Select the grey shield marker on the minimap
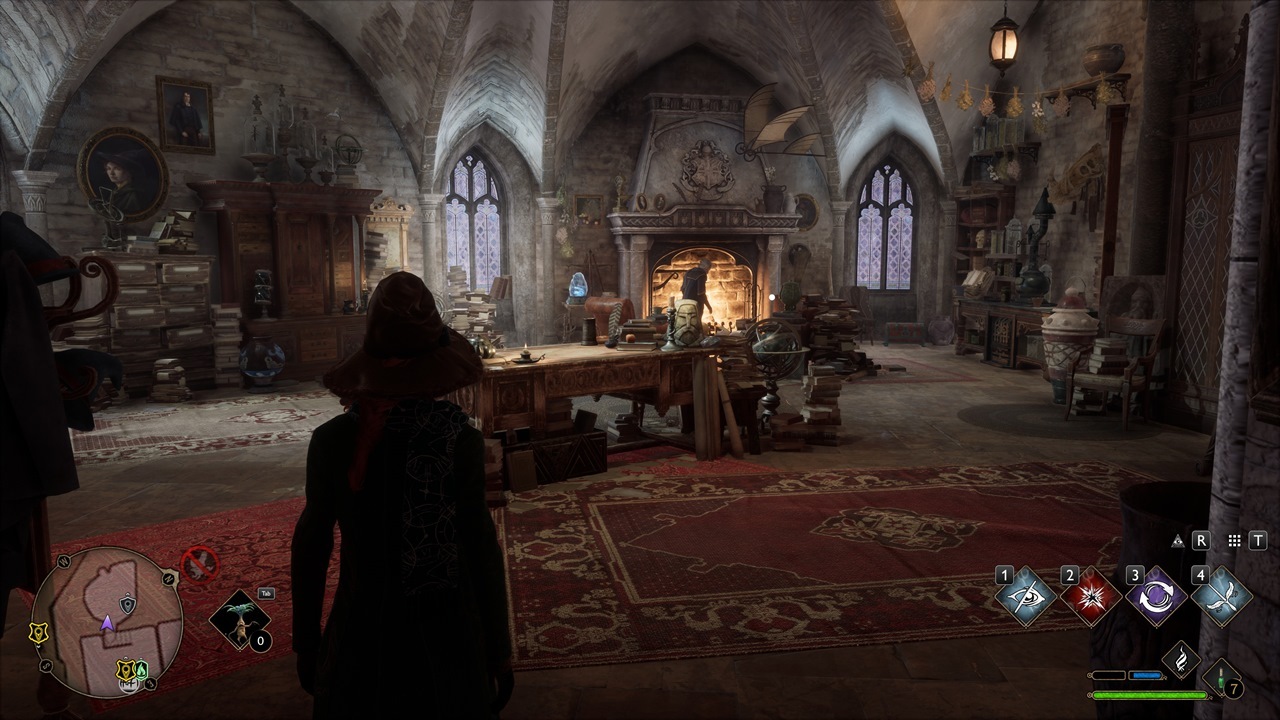The width and height of the screenshot is (1280, 720). (128, 604)
